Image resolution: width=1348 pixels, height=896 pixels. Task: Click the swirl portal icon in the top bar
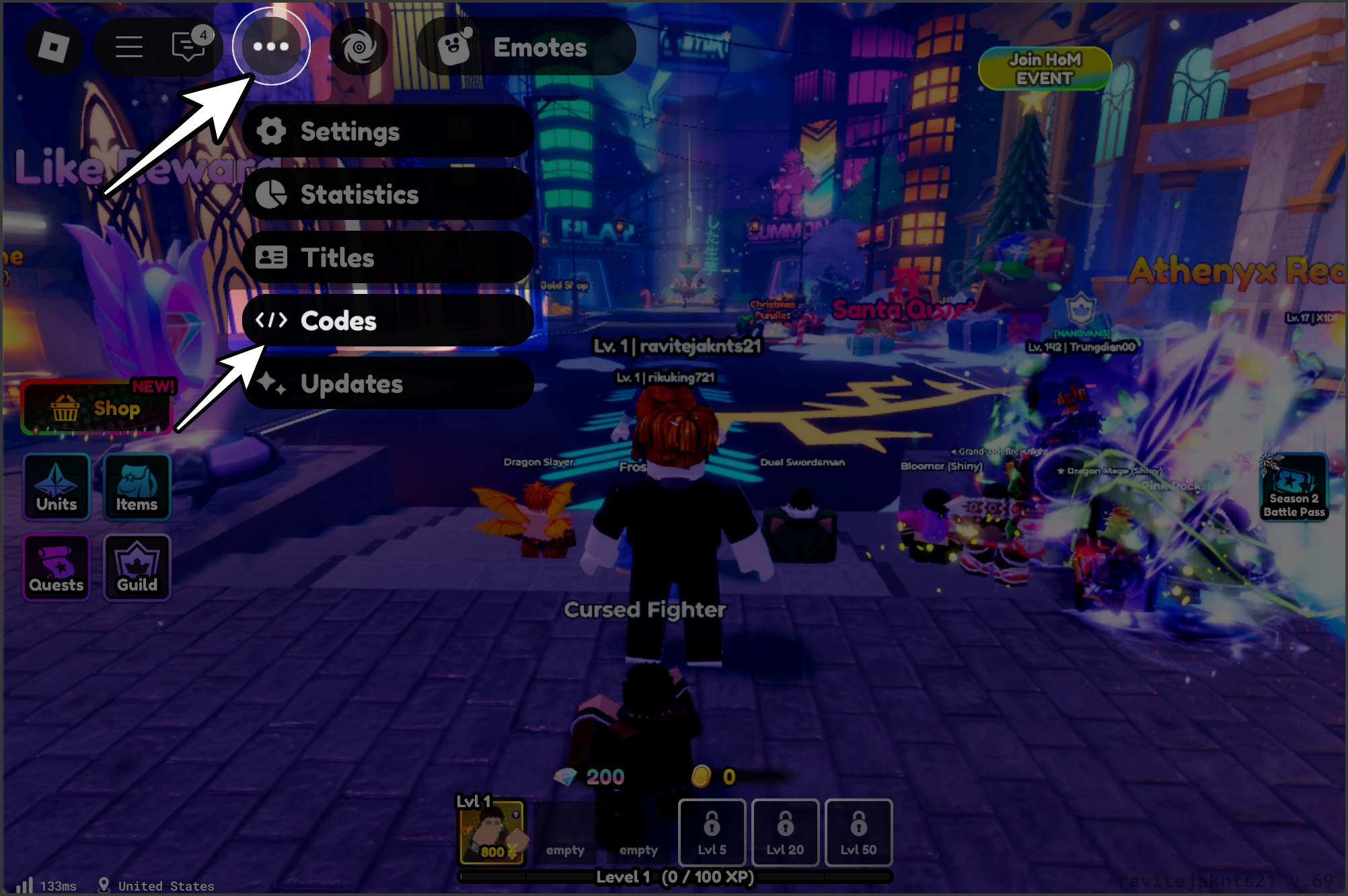coord(361,46)
